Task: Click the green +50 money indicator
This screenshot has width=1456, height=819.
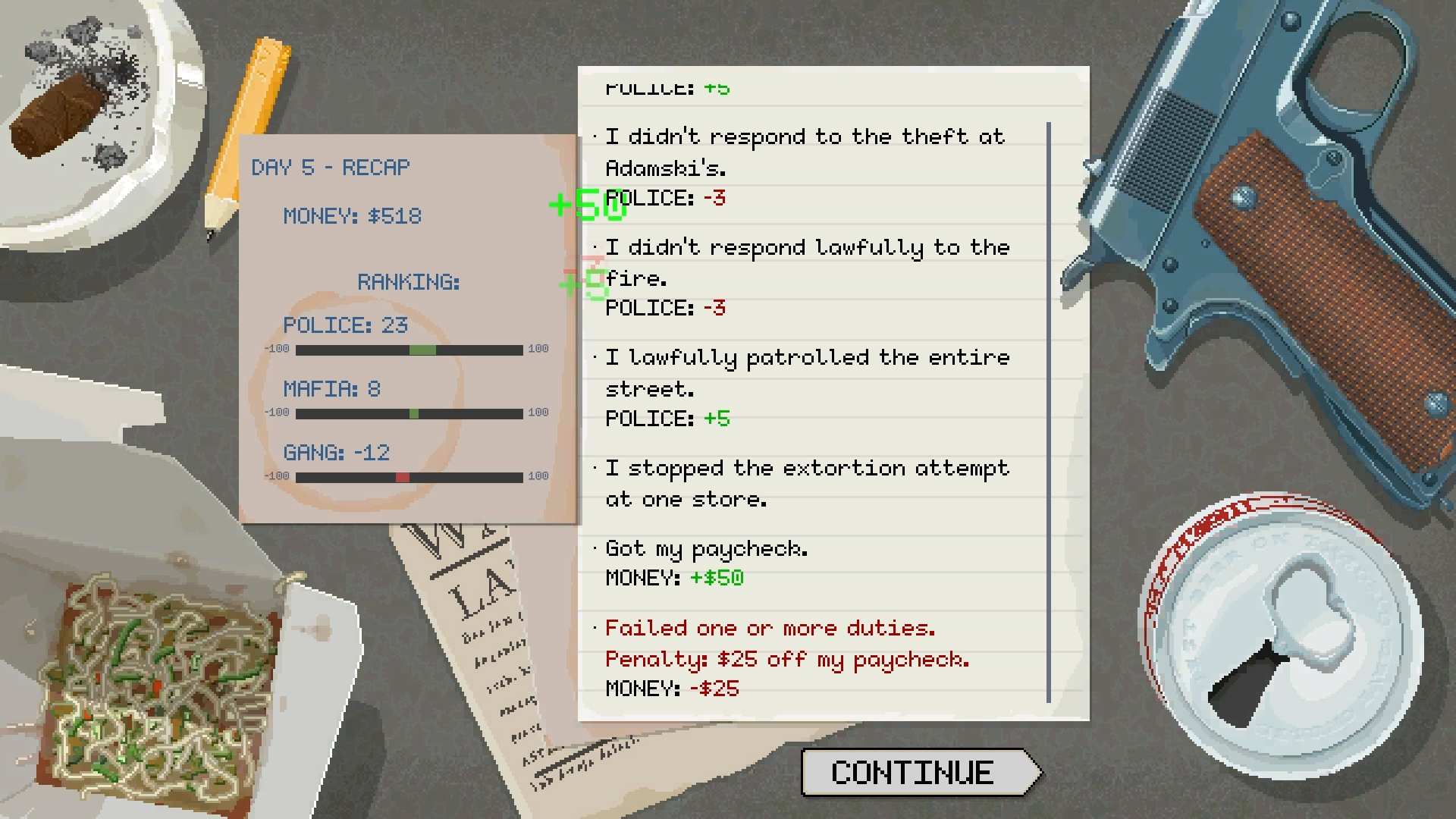Action: [x=588, y=205]
